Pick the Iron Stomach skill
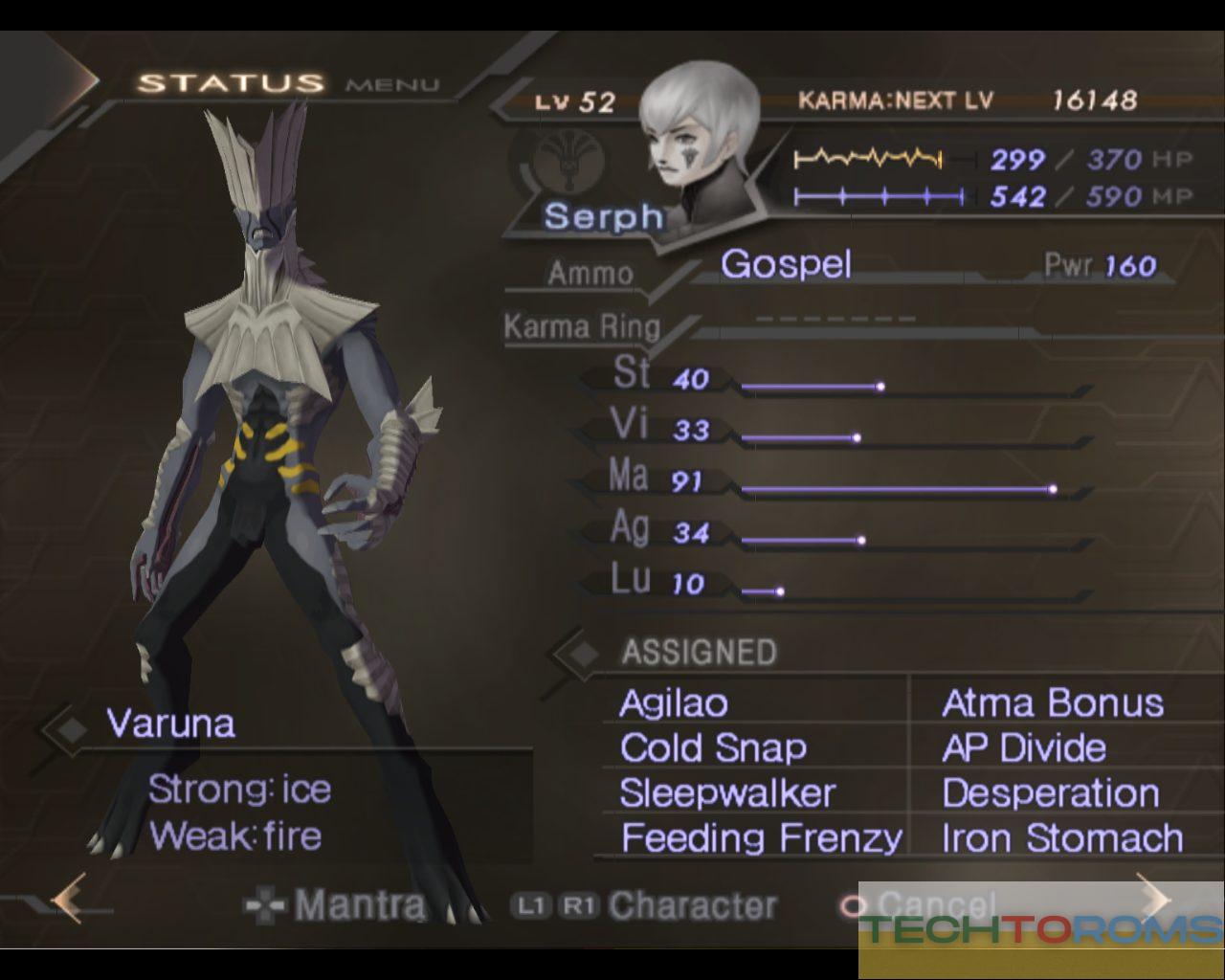This screenshot has width=1225, height=980. [1062, 838]
